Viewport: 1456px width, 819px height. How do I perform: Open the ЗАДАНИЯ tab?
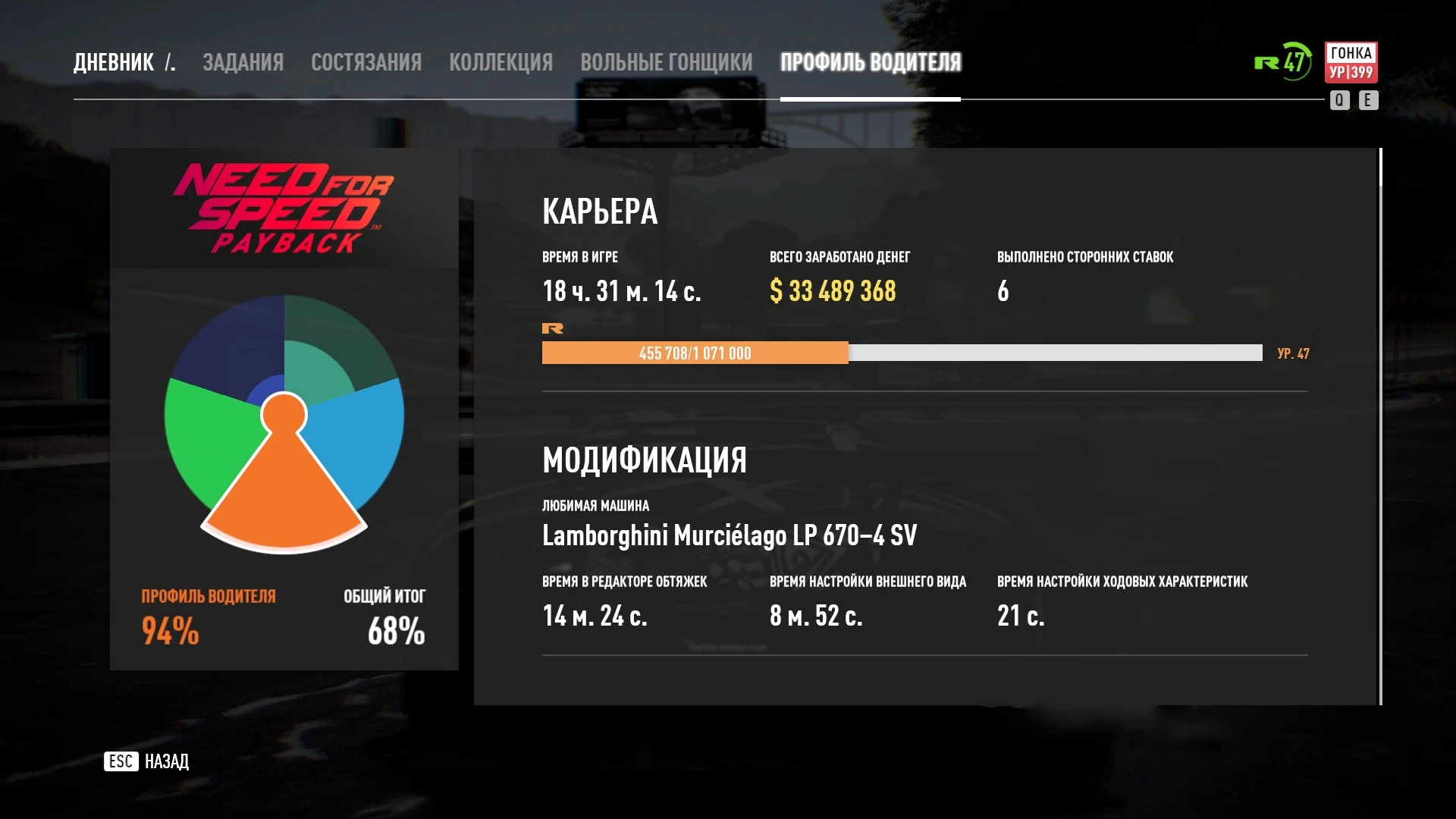pos(242,62)
